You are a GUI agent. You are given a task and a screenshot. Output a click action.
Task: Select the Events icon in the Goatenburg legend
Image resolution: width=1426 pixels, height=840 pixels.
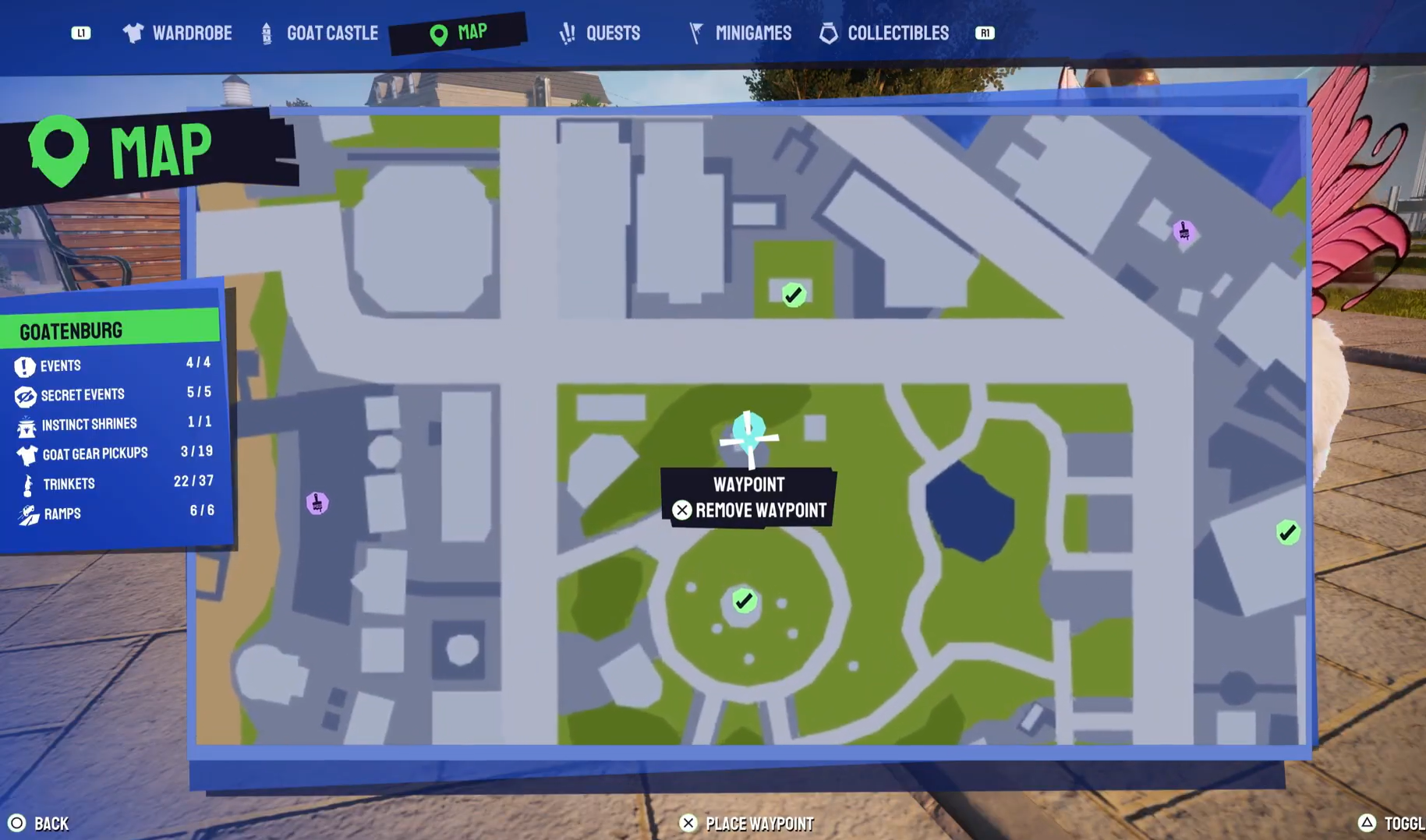click(x=26, y=365)
